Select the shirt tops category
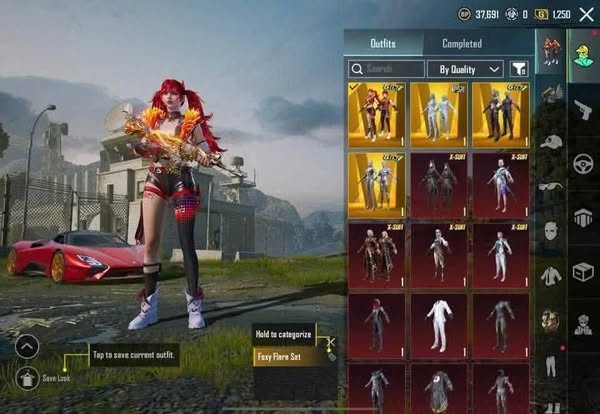The image size is (600, 414). pyautogui.click(x=551, y=275)
